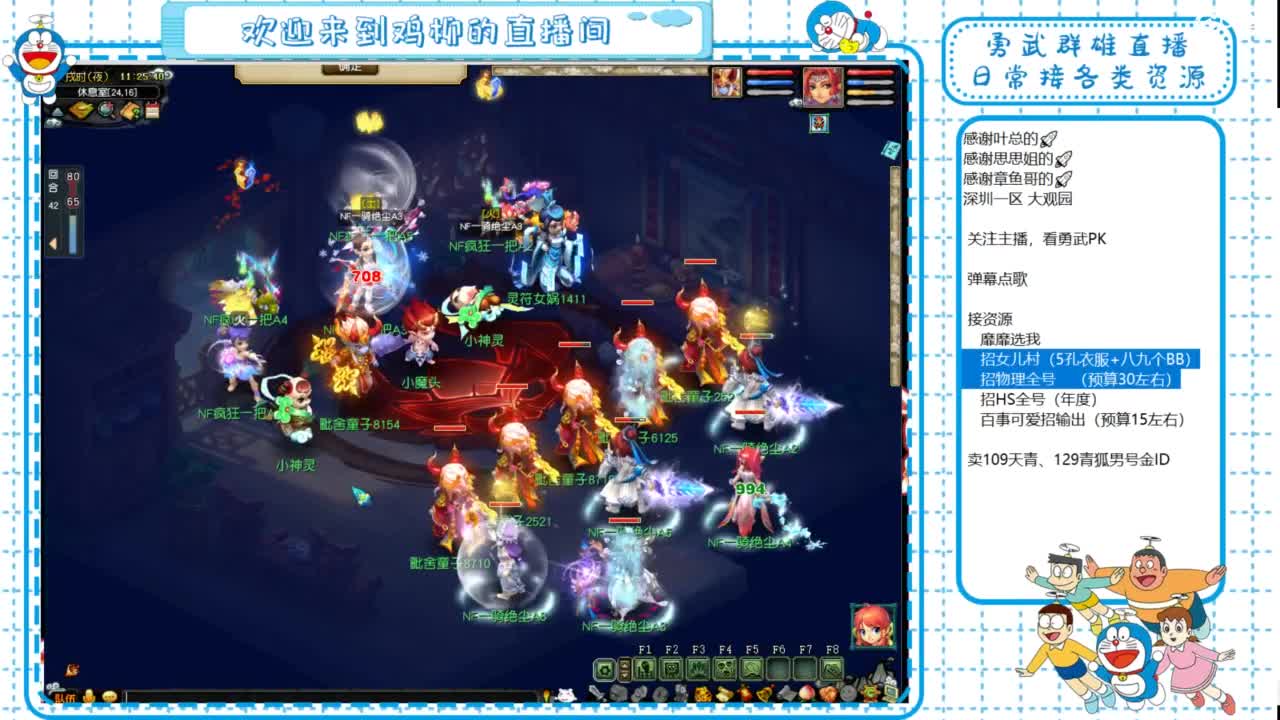The image size is (1280, 720).
Task: Open the magnifier search icon near the minimap
Action: [x=105, y=108]
